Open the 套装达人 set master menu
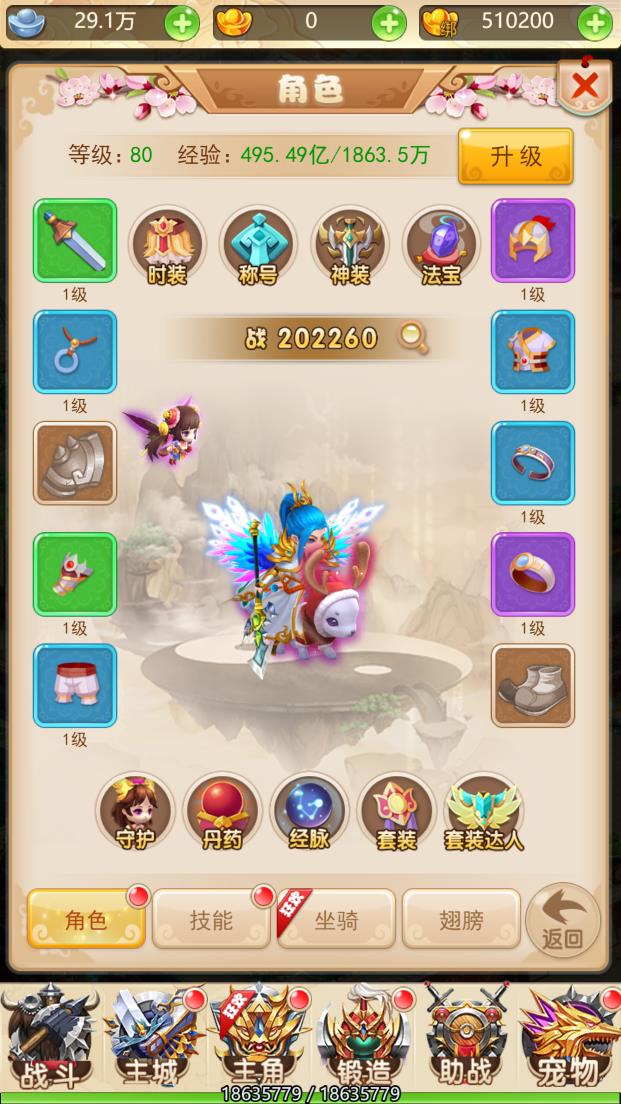 click(484, 812)
